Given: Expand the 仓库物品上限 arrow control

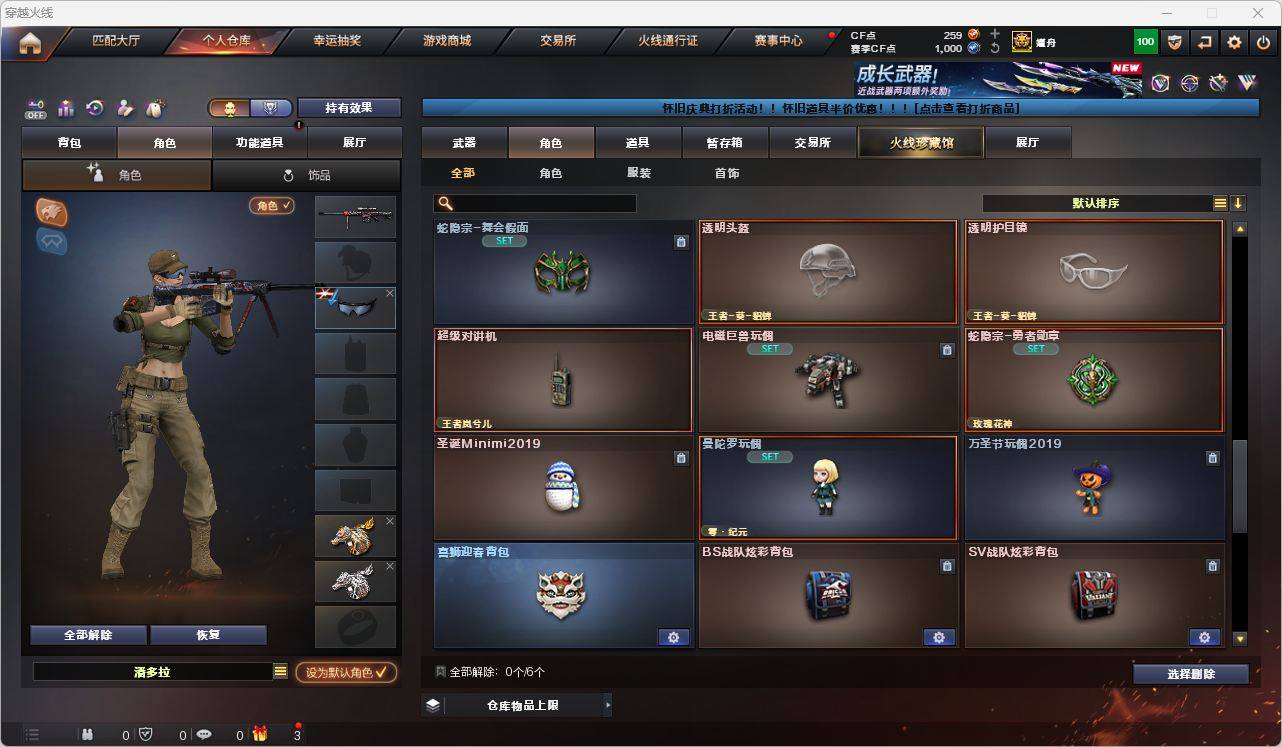Looking at the screenshot, I should (607, 704).
